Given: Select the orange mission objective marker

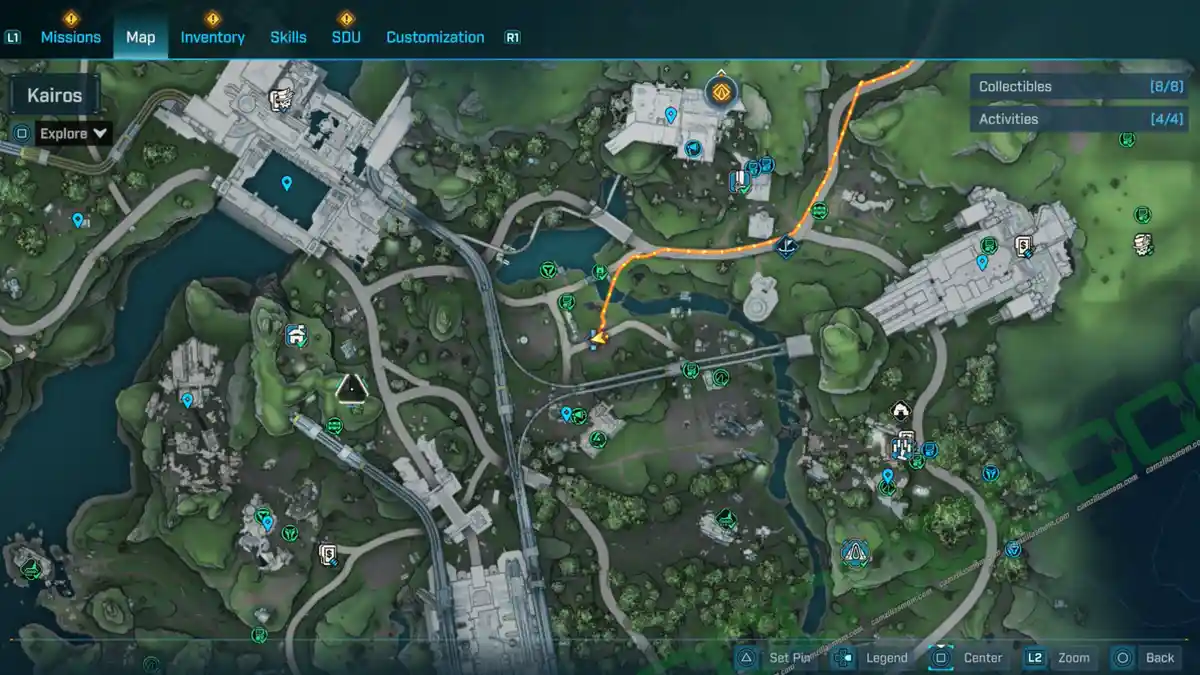Looking at the screenshot, I should click(x=720, y=93).
